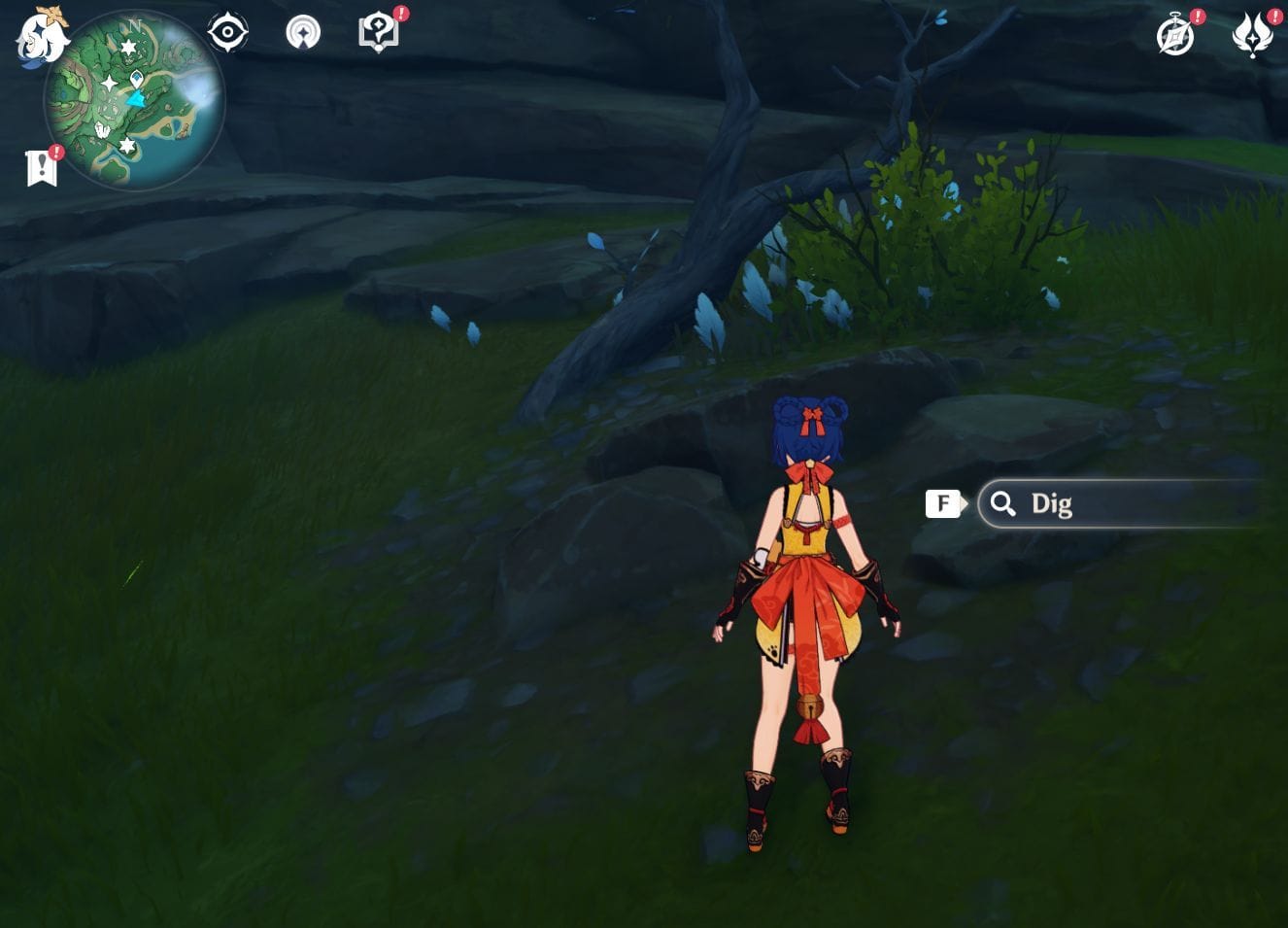The image size is (1288, 928).
Task: Open the Paimon menu icon
Action: (41, 36)
